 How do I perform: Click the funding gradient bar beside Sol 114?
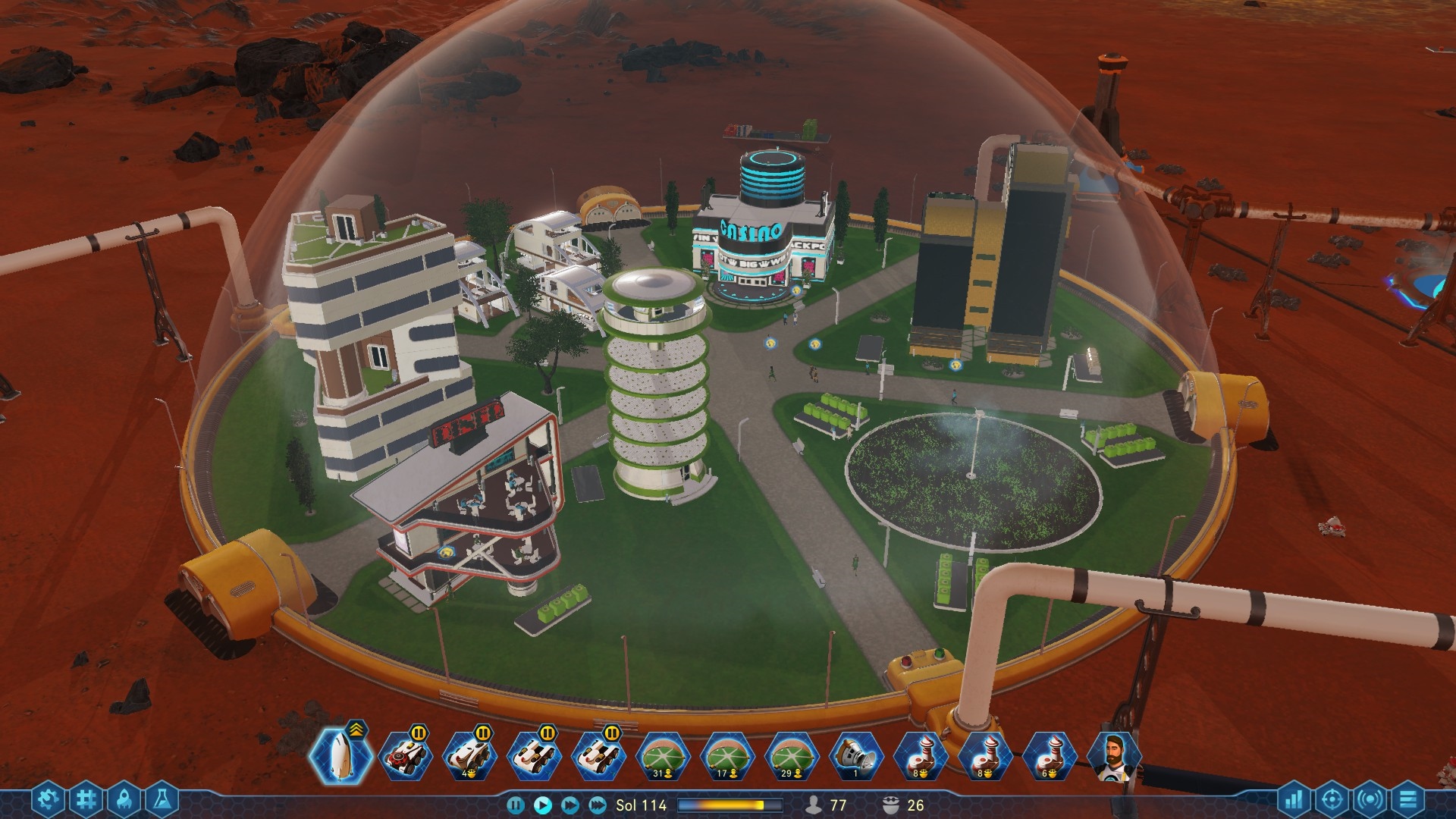point(728,806)
